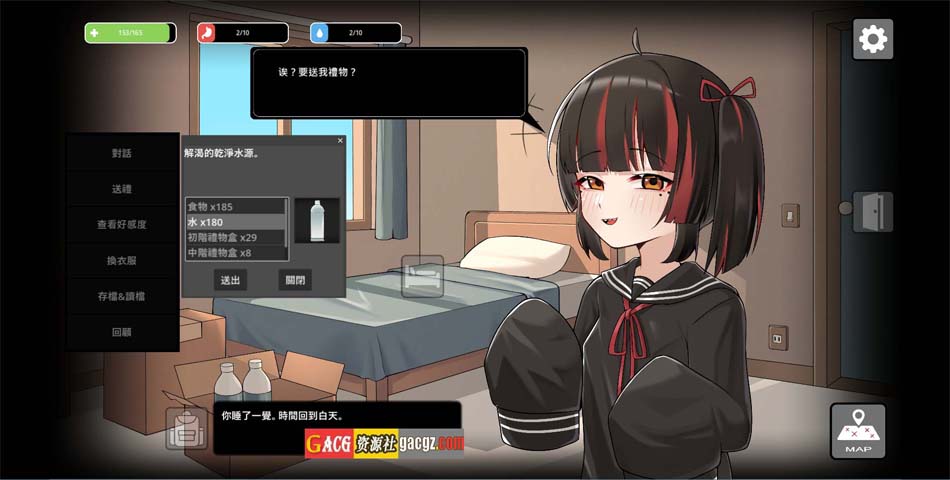Close gift panel with the X

[340, 141]
